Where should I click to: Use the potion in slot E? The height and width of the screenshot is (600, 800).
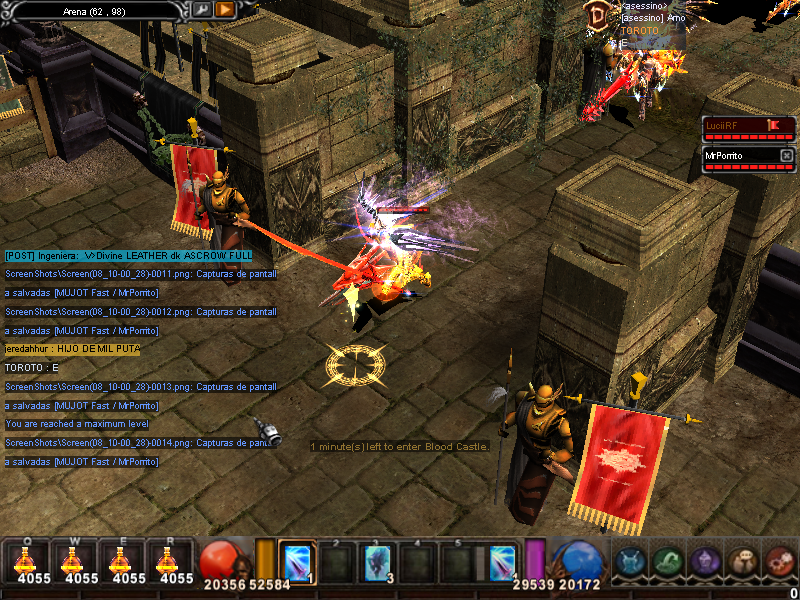(123, 560)
